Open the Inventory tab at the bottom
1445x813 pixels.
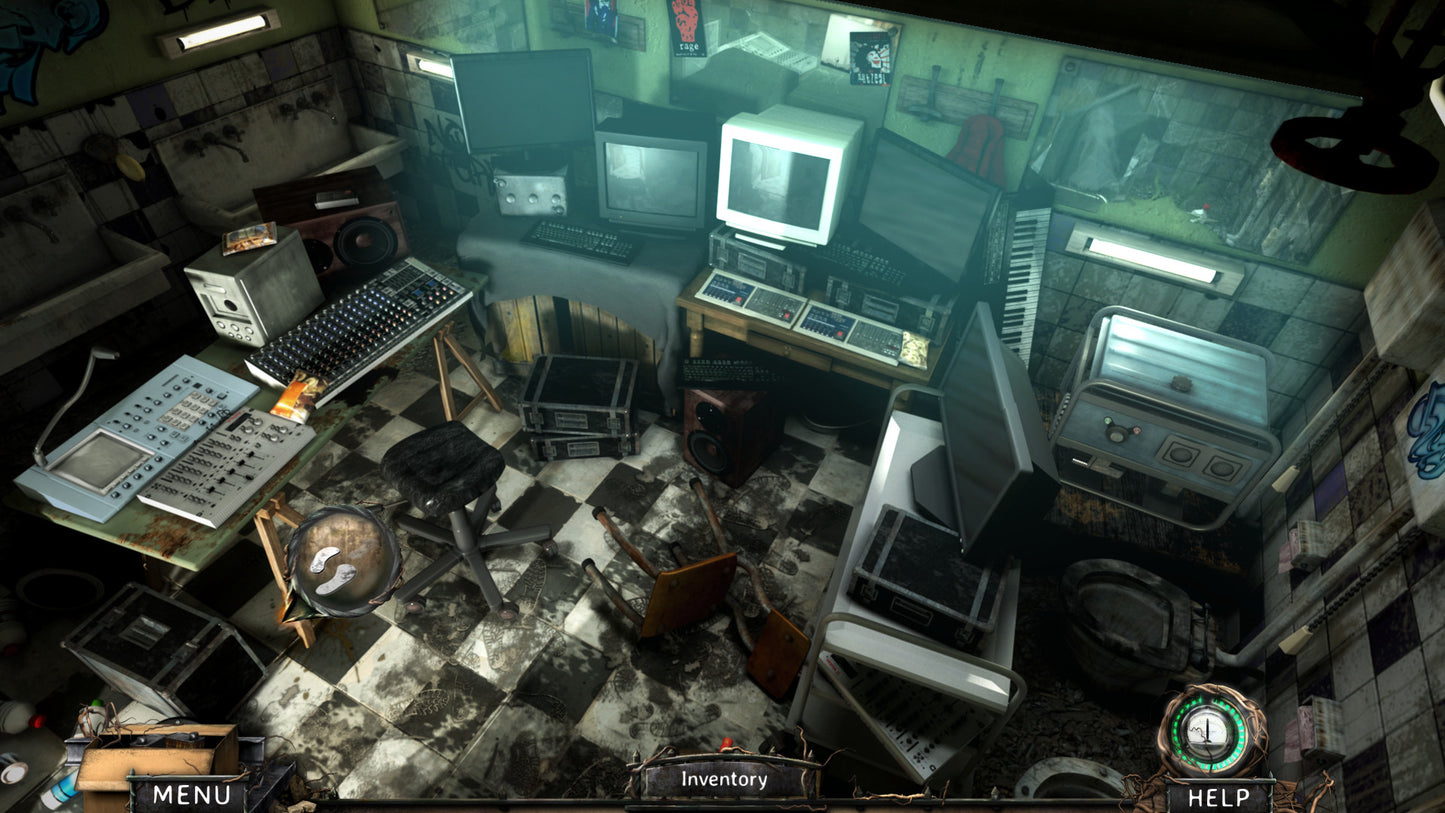click(x=722, y=781)
